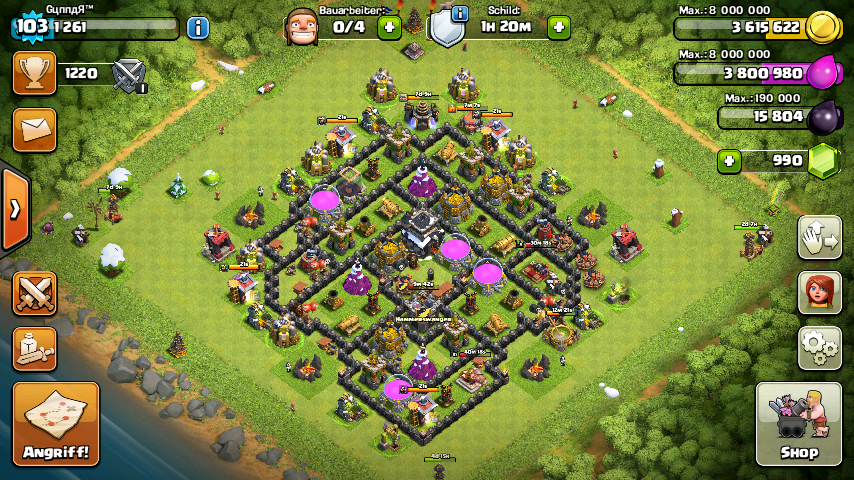Open the red-haired villager achievements button
854x480 pixels.
click(x=819, y=292)
